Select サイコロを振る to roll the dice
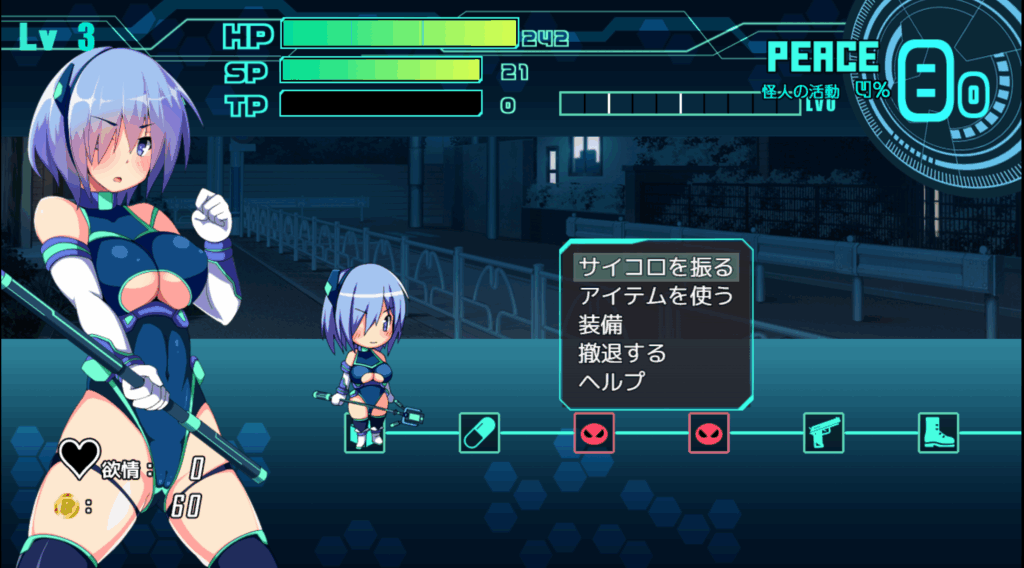Viewport: 1024px width, 568px height. [656, 267]
